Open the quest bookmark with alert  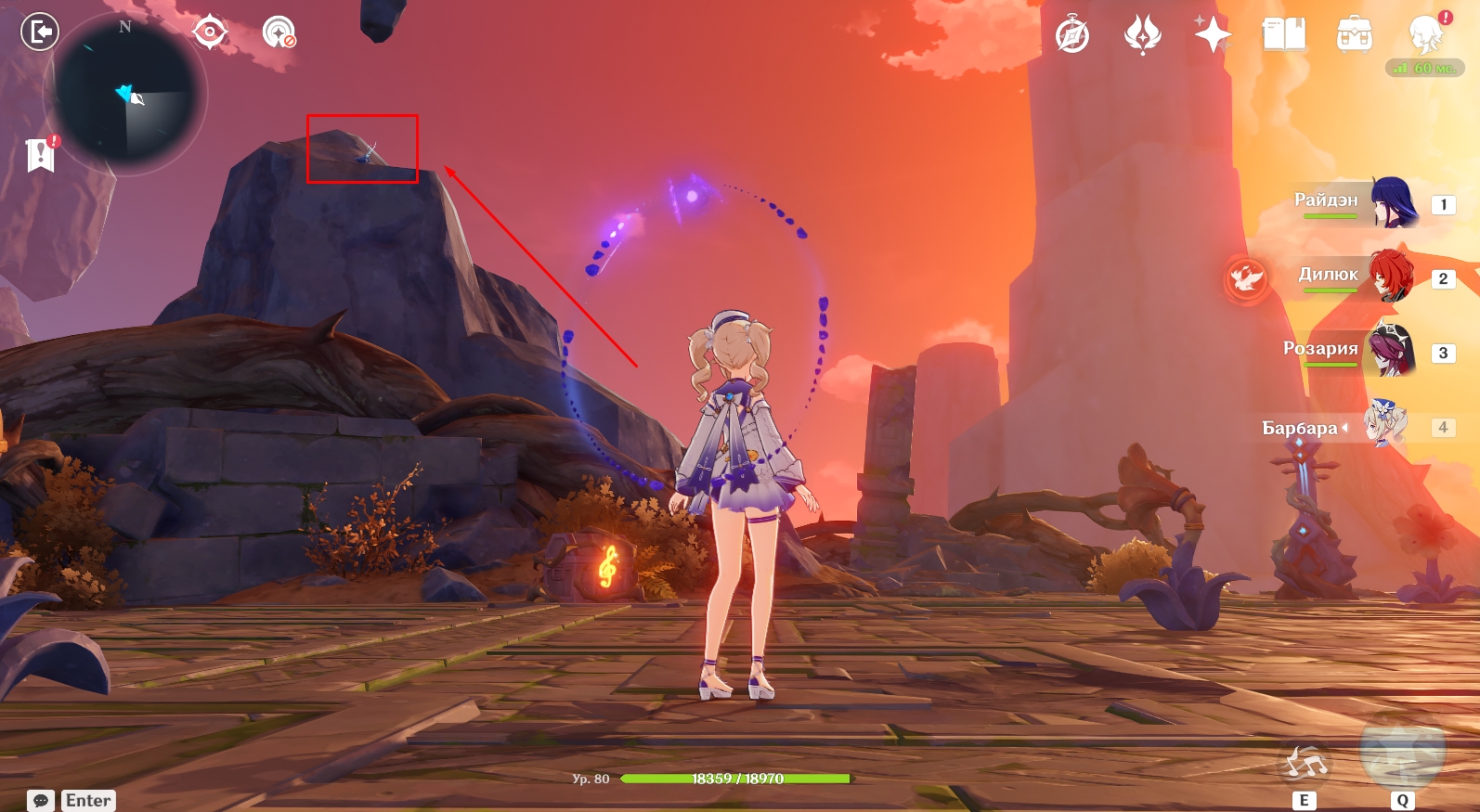coord(41,155)
